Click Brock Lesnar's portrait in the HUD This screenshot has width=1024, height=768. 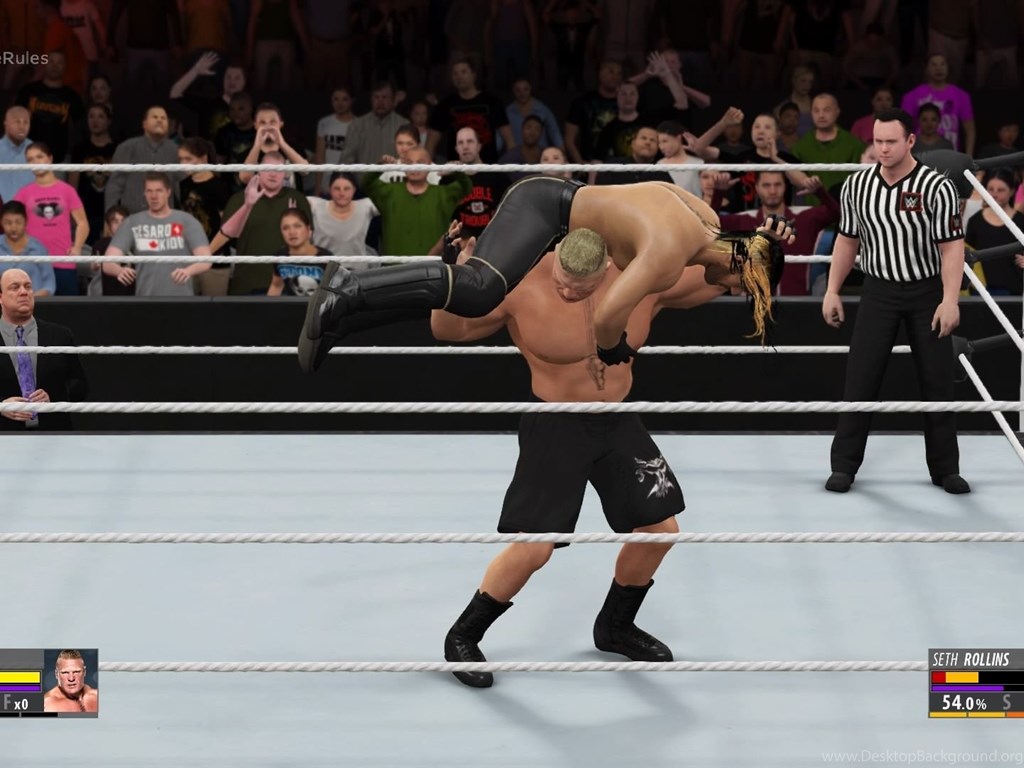click(70, 682)
